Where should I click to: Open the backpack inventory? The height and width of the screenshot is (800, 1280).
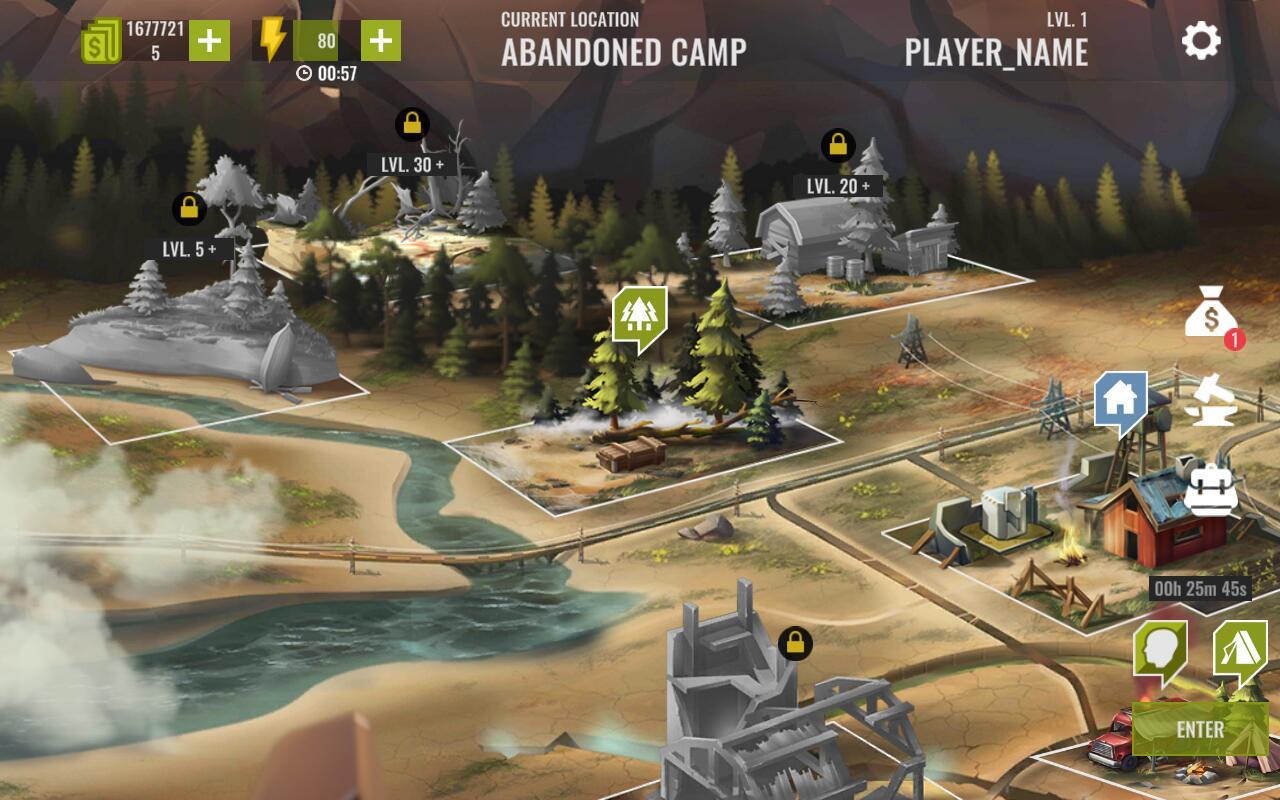pyautogui.click(x=1210, y=486)
